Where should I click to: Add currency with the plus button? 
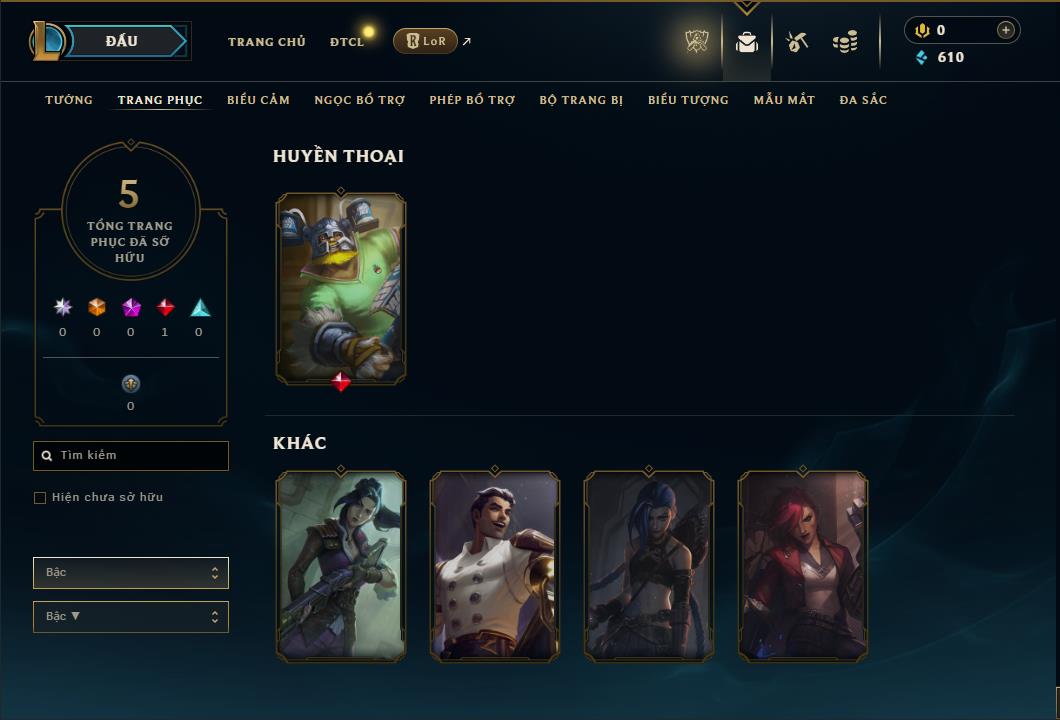1005,30
